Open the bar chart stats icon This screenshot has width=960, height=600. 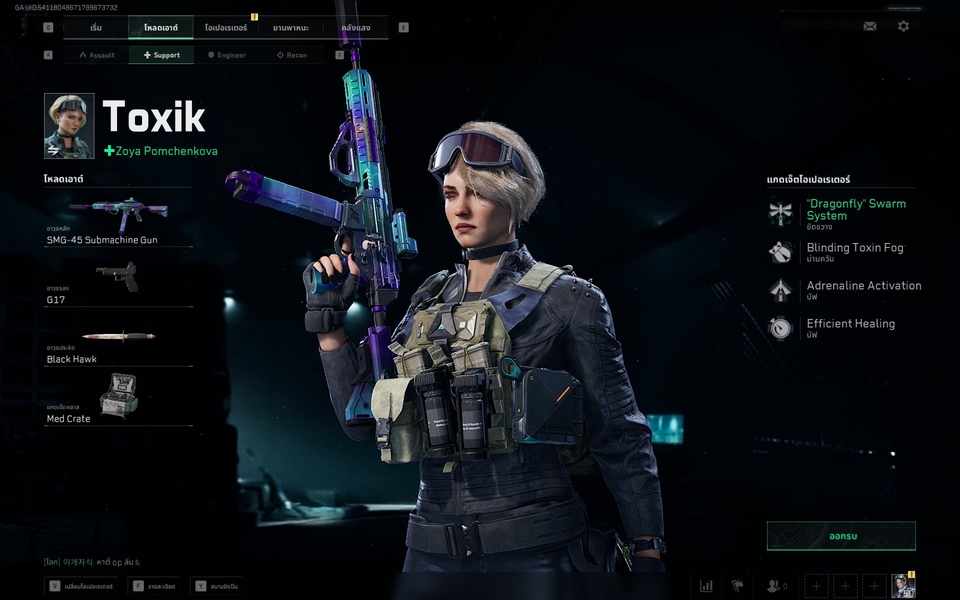tap(706, 586)
